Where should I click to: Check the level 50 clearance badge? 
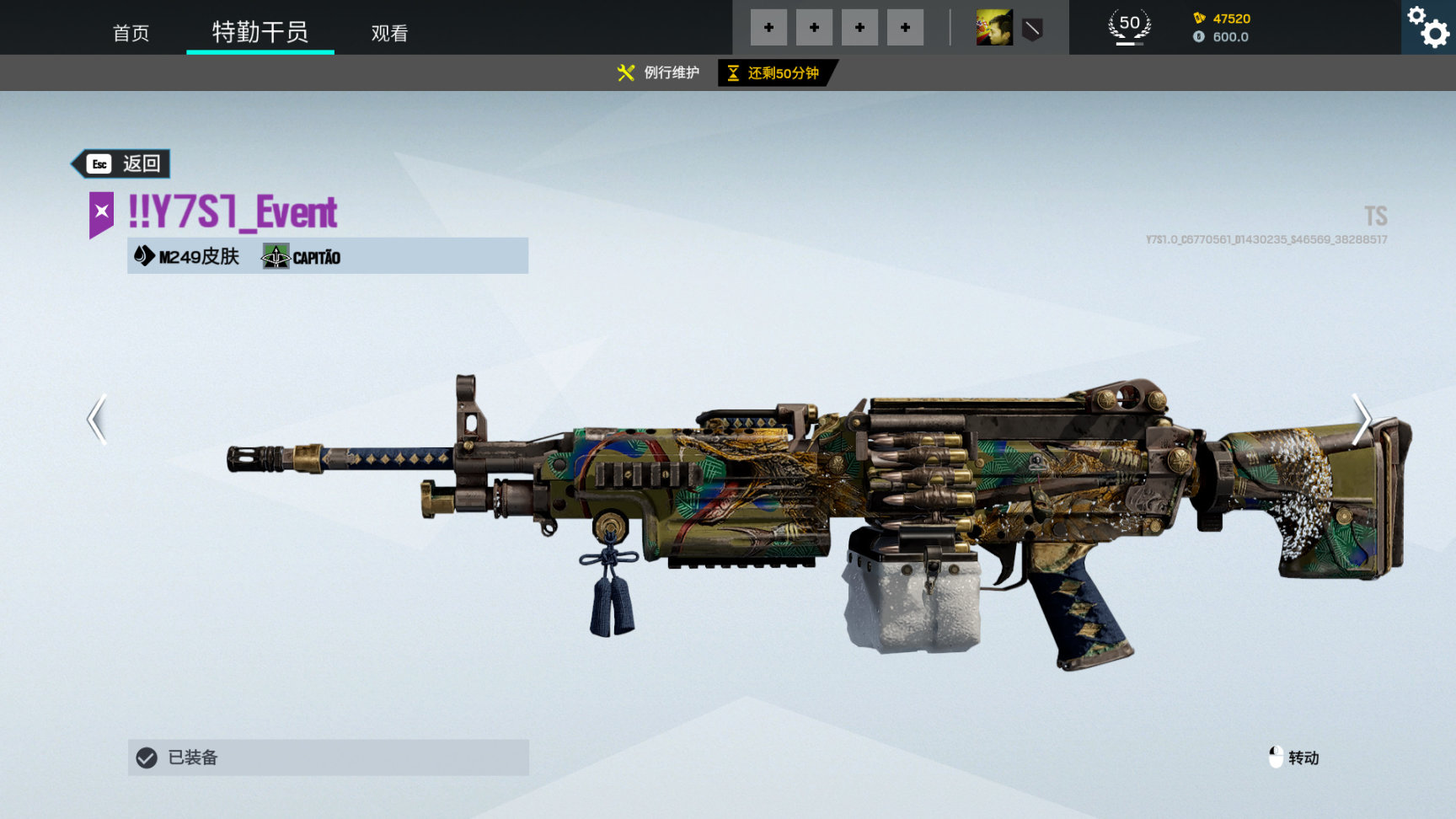(x=1129, y=26)
